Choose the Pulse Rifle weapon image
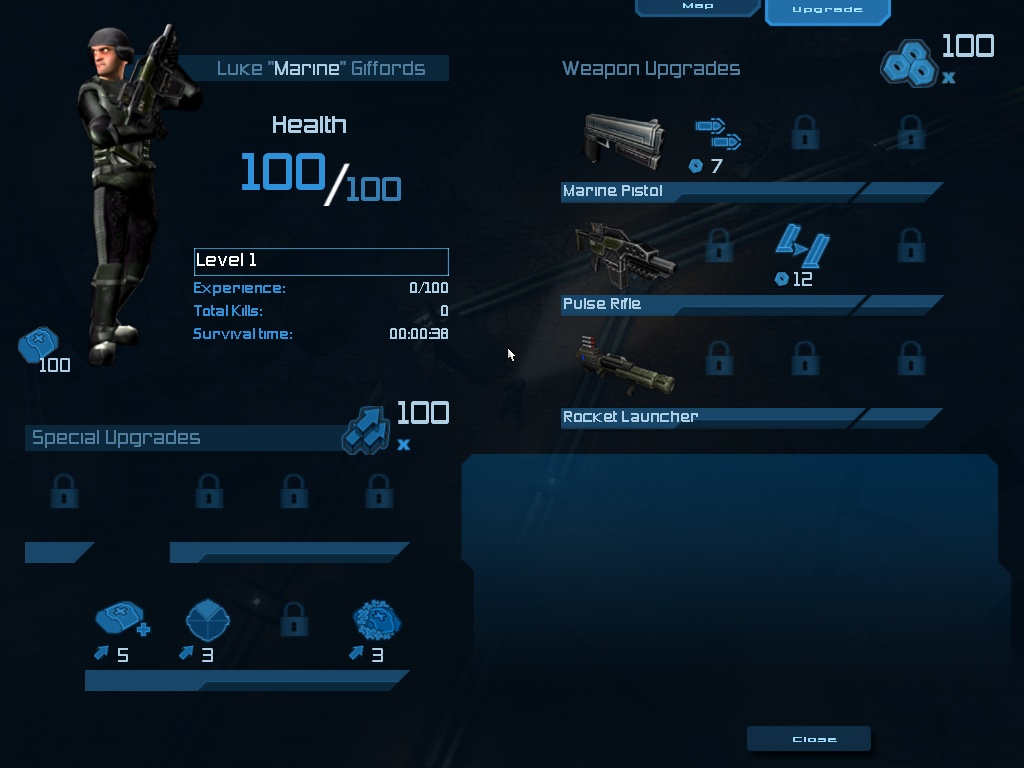The width and height of the screenshot is (1024, 768). 624,253
